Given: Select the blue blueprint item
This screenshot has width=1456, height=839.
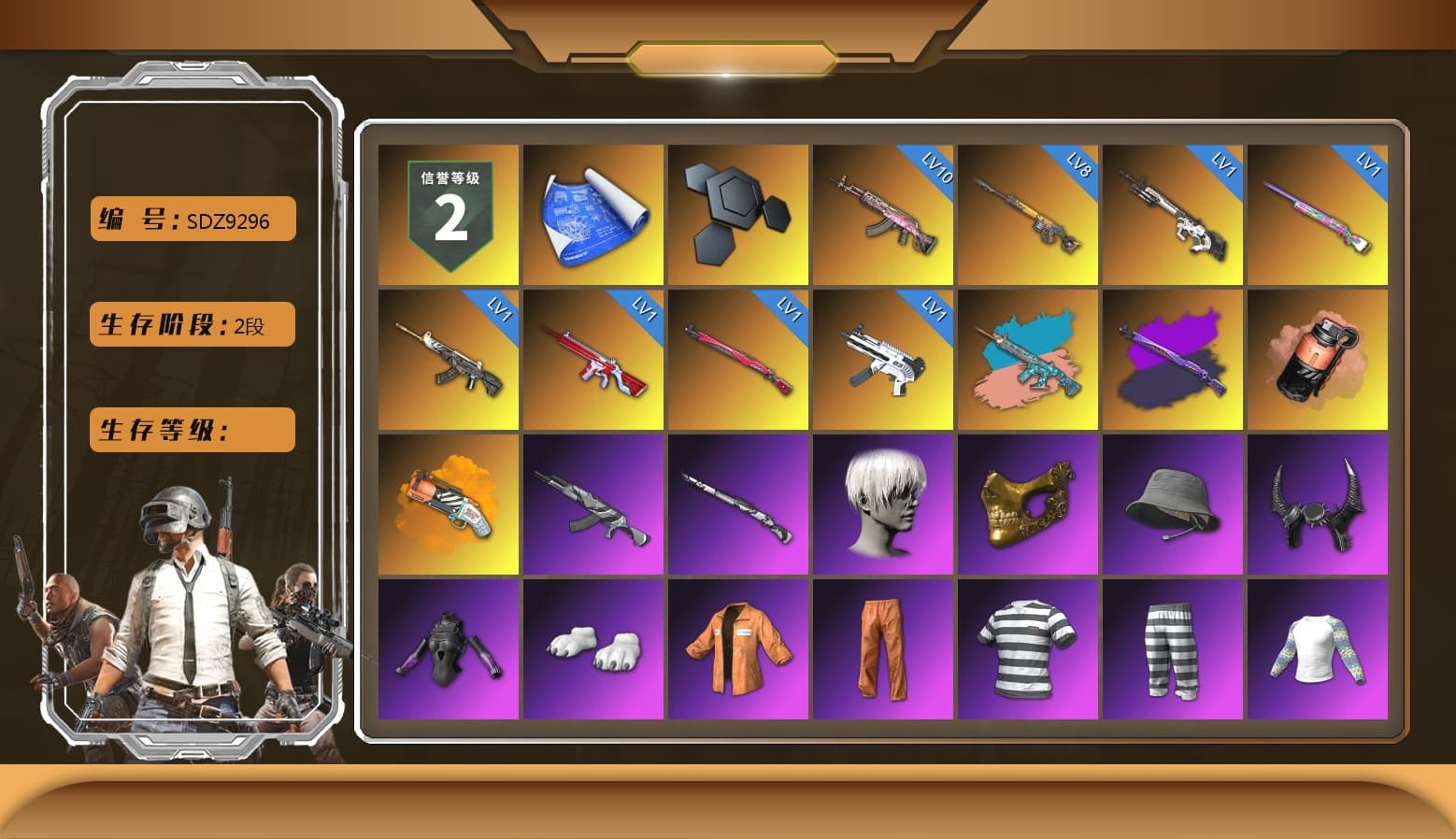Looking at the screenshot, I should click(592, 213).
